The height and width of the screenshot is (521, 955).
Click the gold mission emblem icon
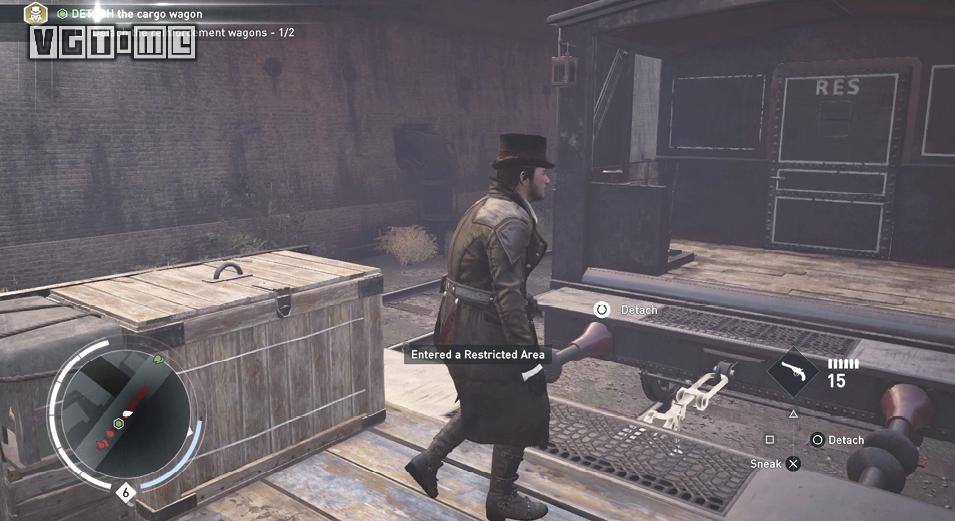coord(36,14)
